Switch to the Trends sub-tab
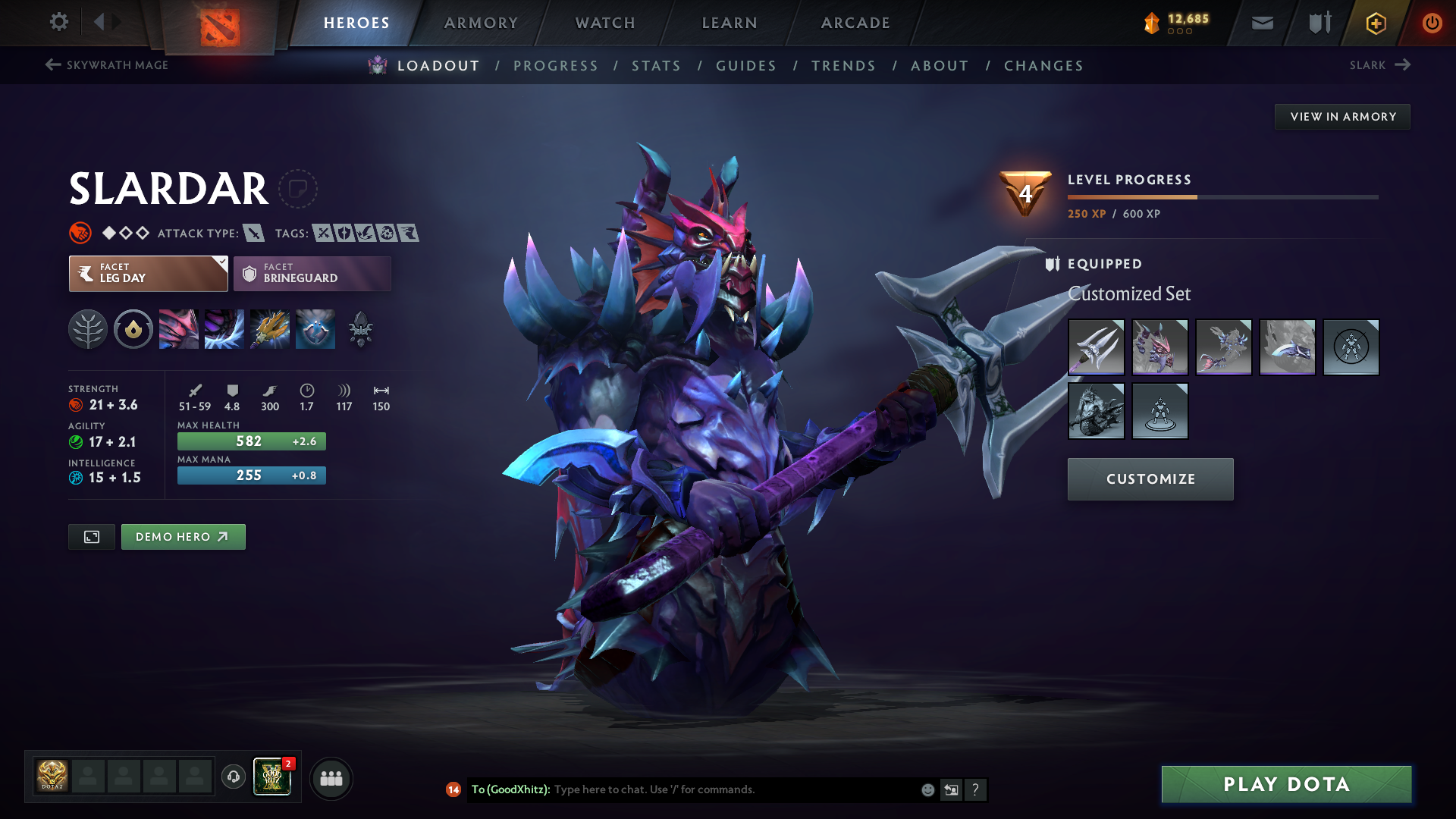This screenshot has width=1456, height=819. [843, 66]
